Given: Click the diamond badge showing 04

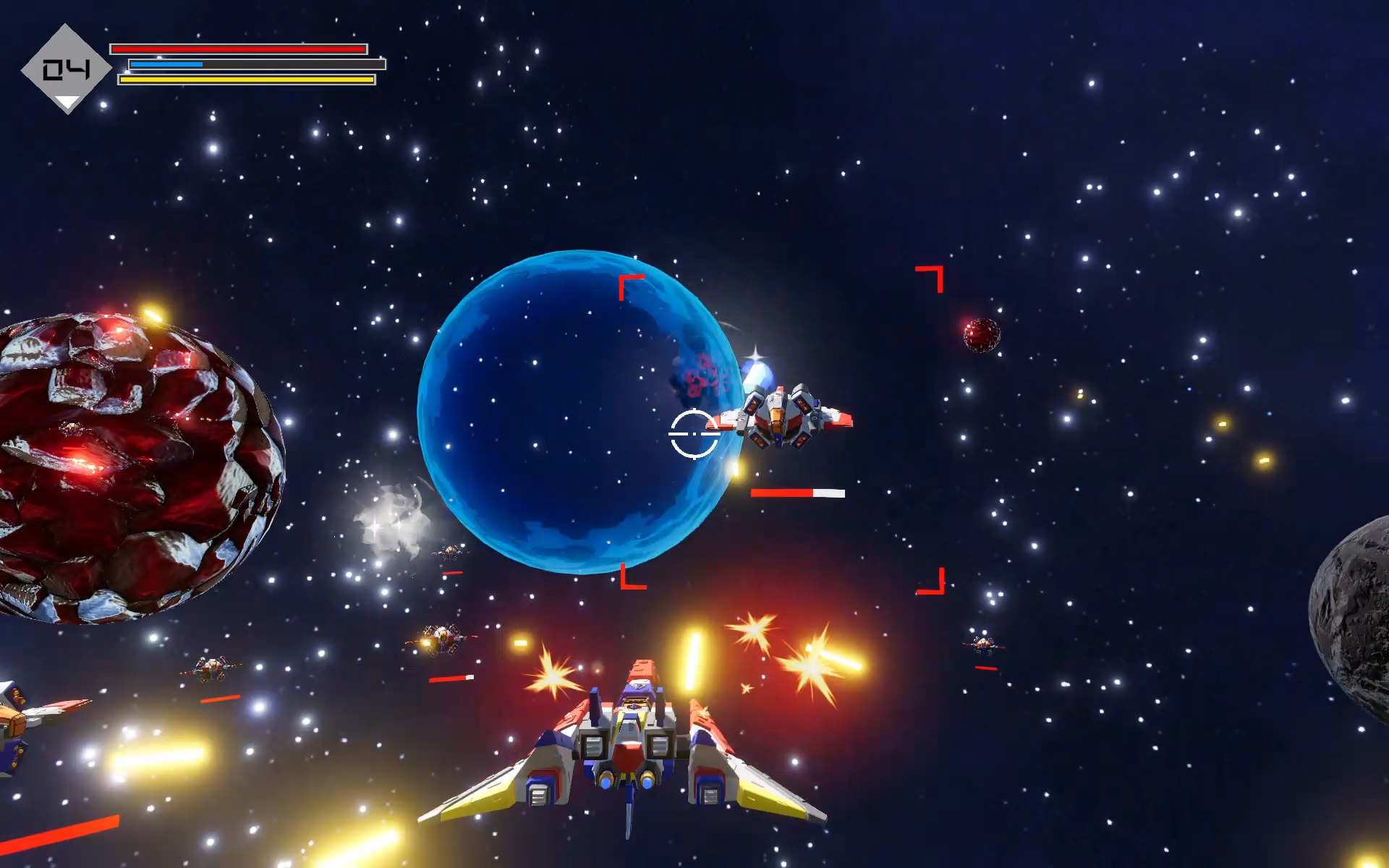Looking at the screenshot, I should 66,69.
